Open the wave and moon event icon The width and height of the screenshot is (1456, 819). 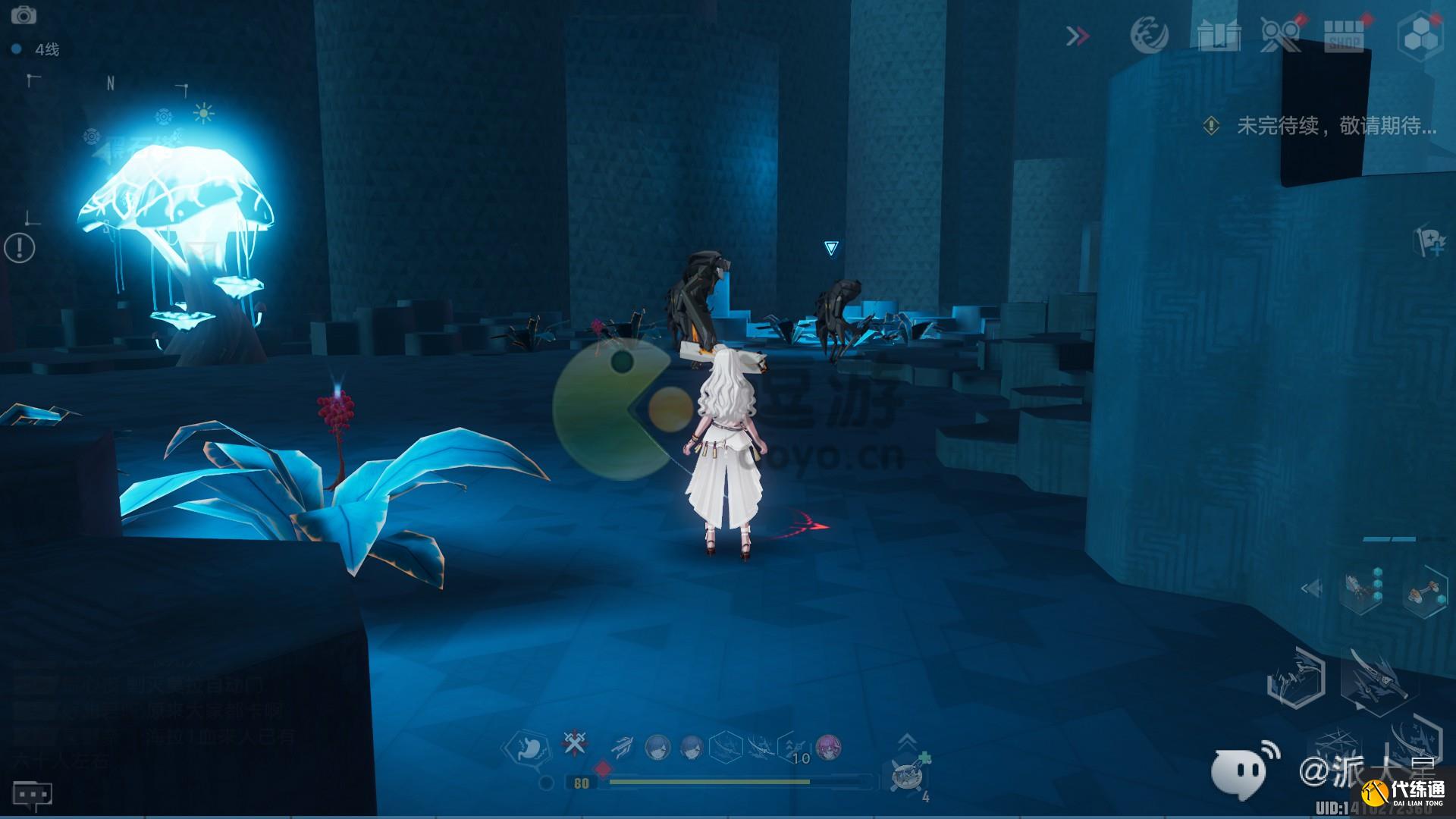tap(1149, 35)
